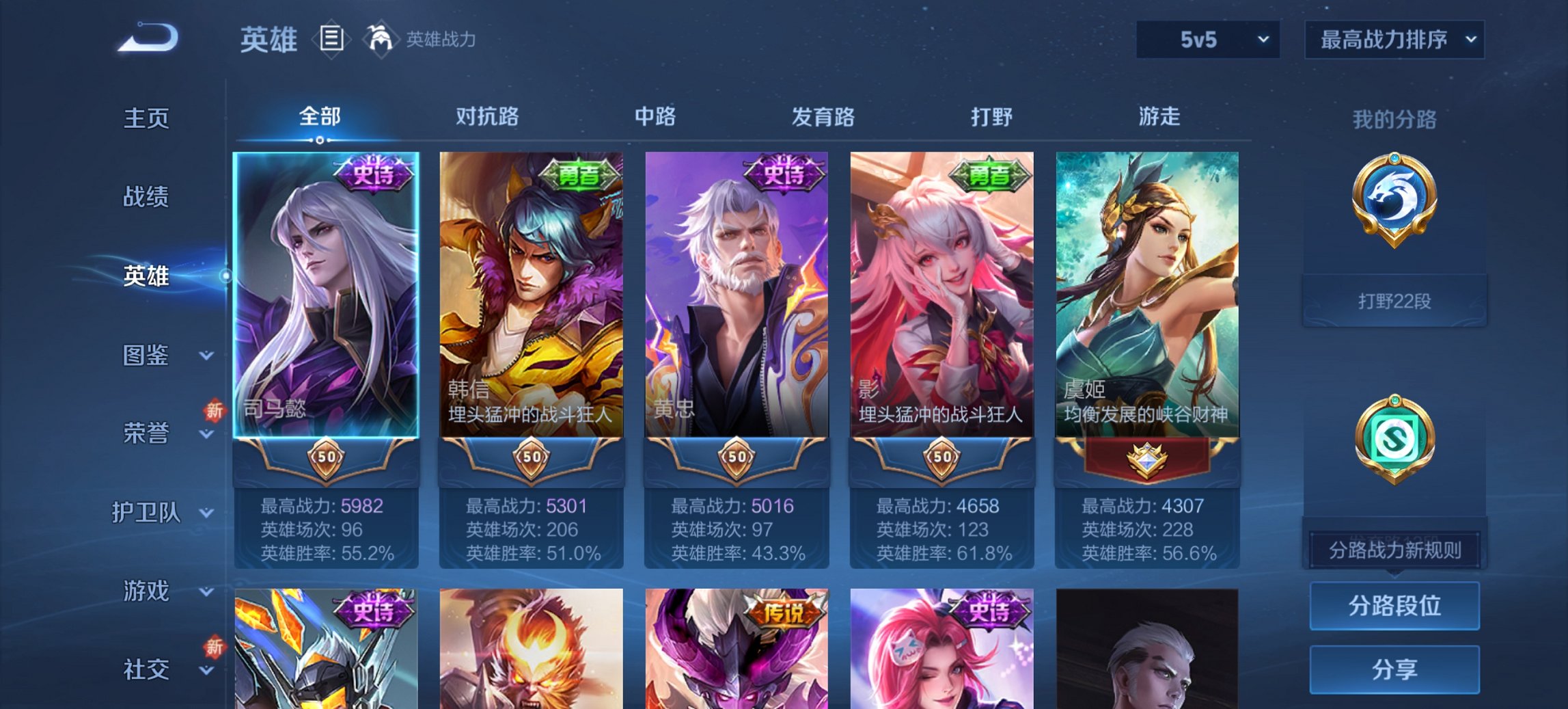The width and height of the screenshot is (1568, 709).
Task: Select 韩信's hero card
Action: point(532,294)
